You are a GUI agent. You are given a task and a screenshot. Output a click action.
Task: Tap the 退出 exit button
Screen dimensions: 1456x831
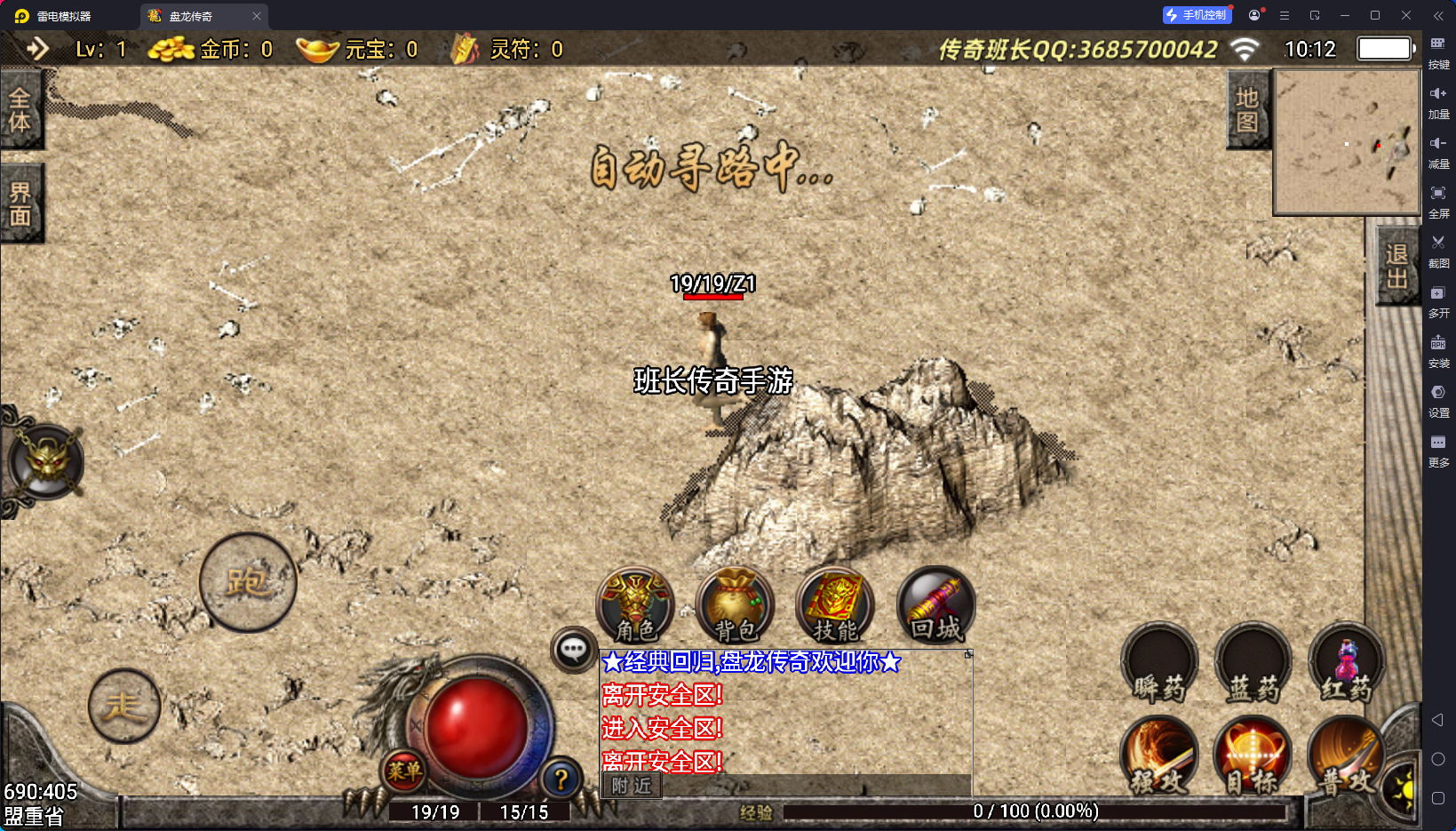(x=1396, y=266)
